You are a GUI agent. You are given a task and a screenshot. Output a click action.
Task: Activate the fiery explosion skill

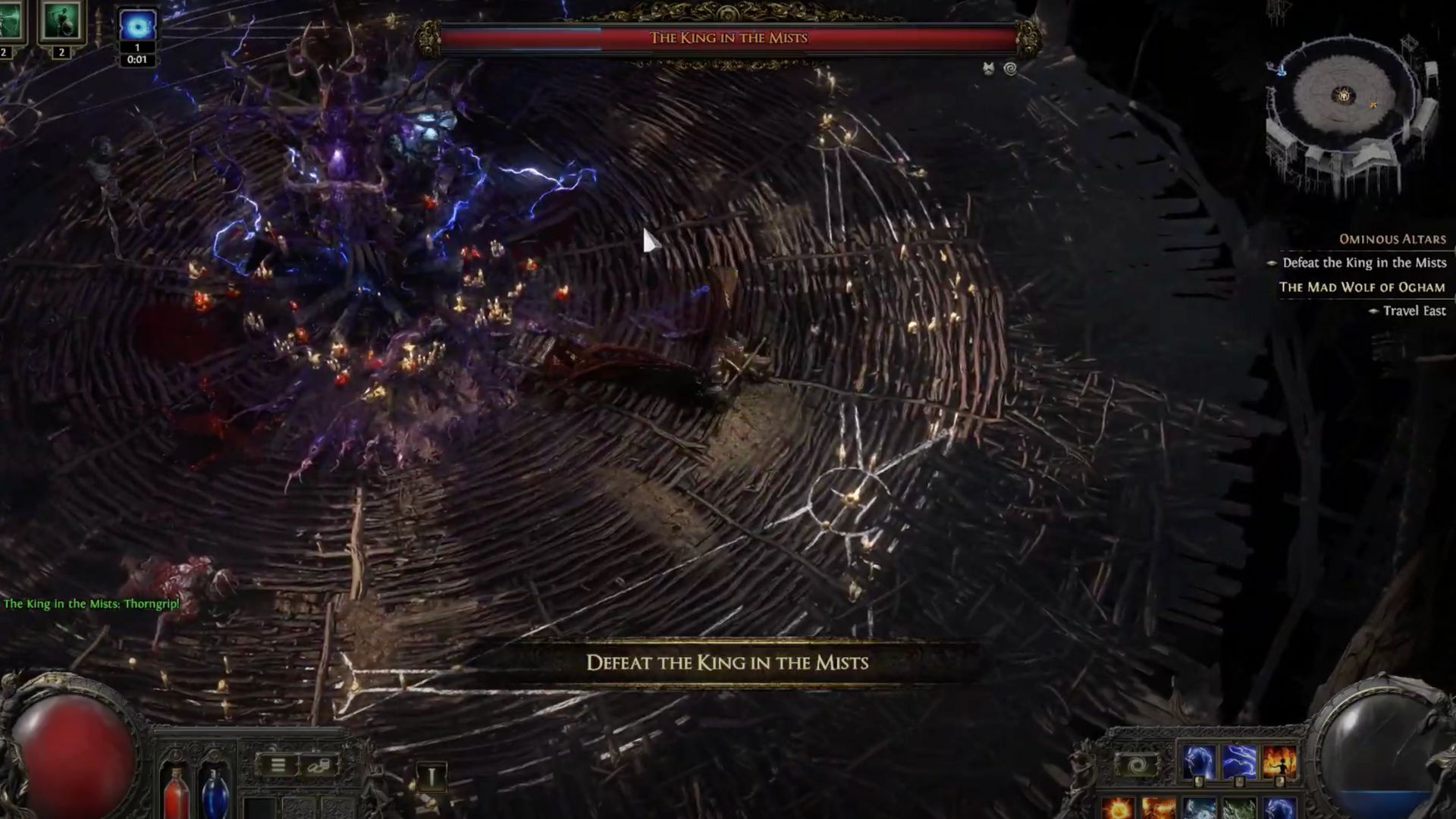pyautogui.click(x=1158, y=808)
